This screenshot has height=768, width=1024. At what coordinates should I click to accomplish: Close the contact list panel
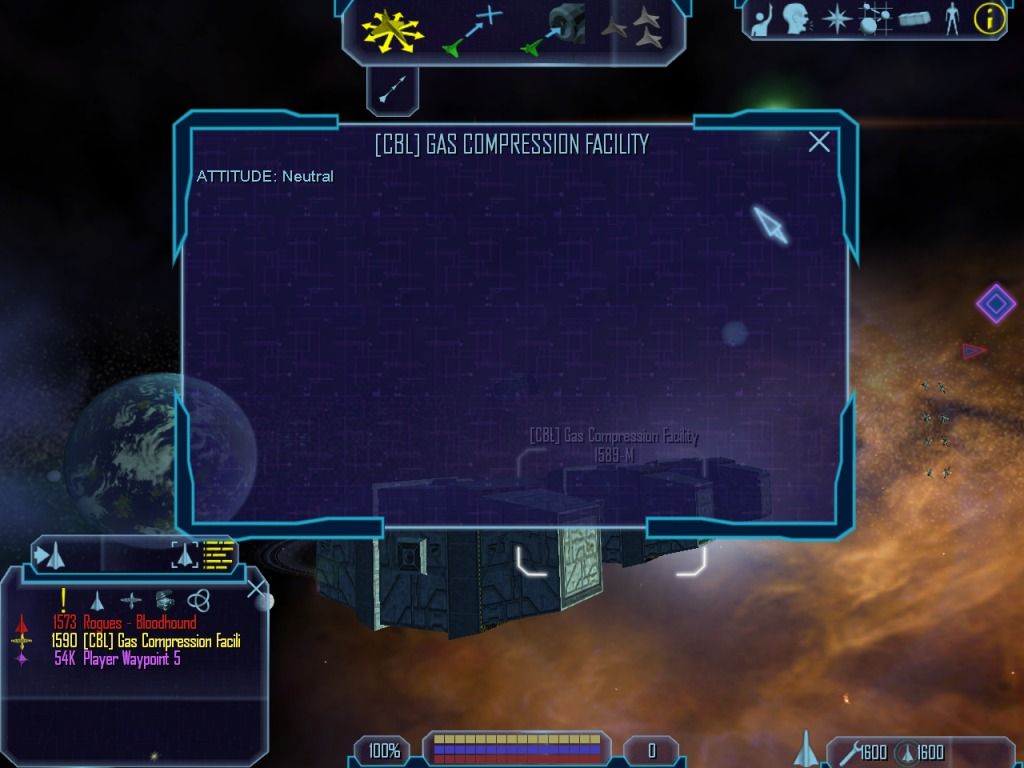tap(259, 589)
